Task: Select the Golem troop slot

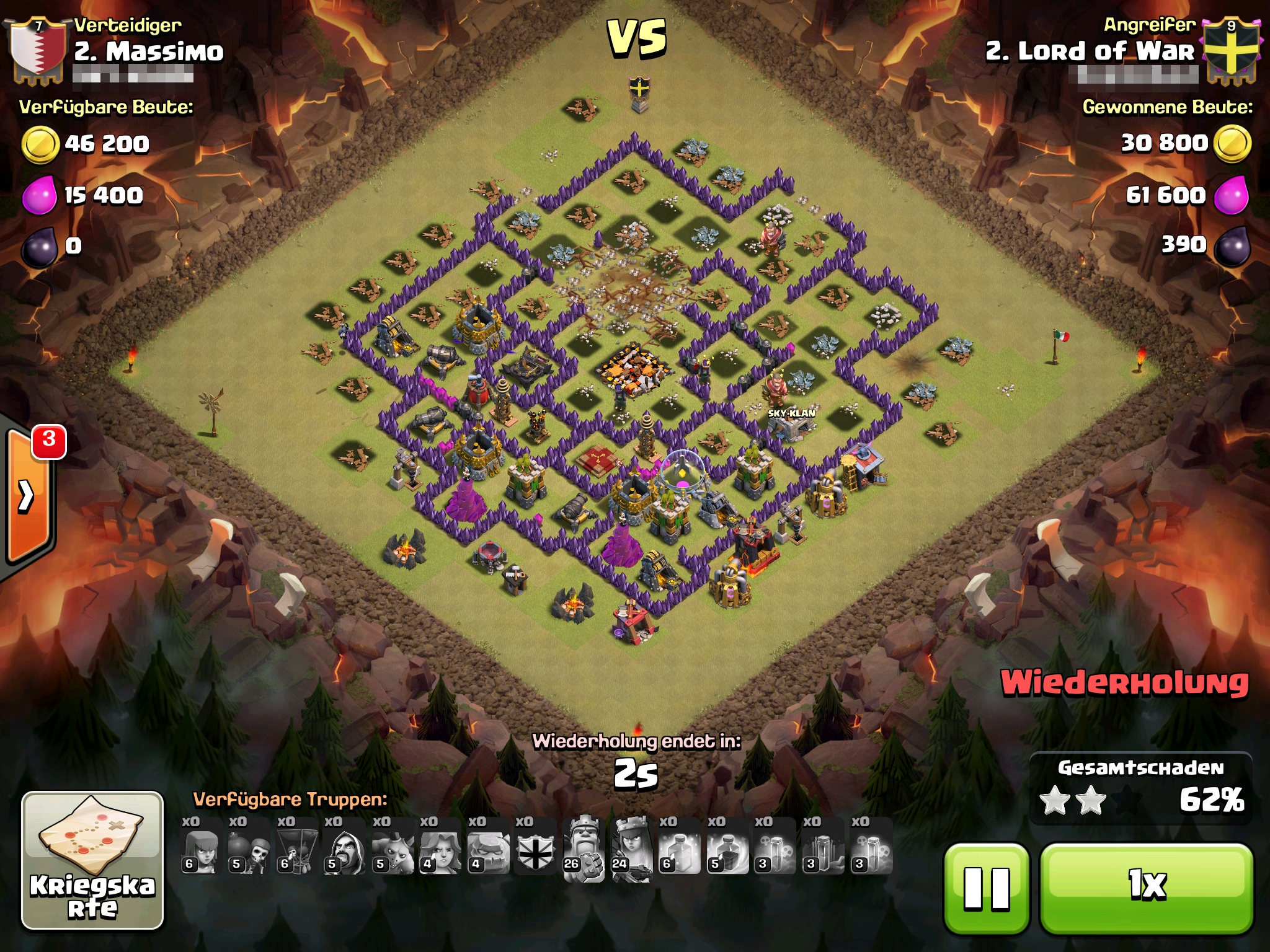Action: coord(488,847)
